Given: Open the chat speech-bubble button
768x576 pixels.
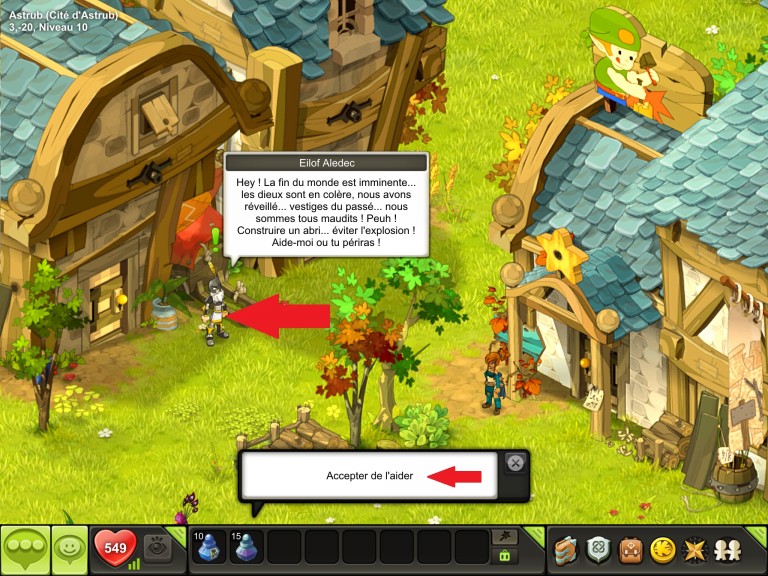Looking at the screenshot, I should pyautogui.click(x=25, y=549).
